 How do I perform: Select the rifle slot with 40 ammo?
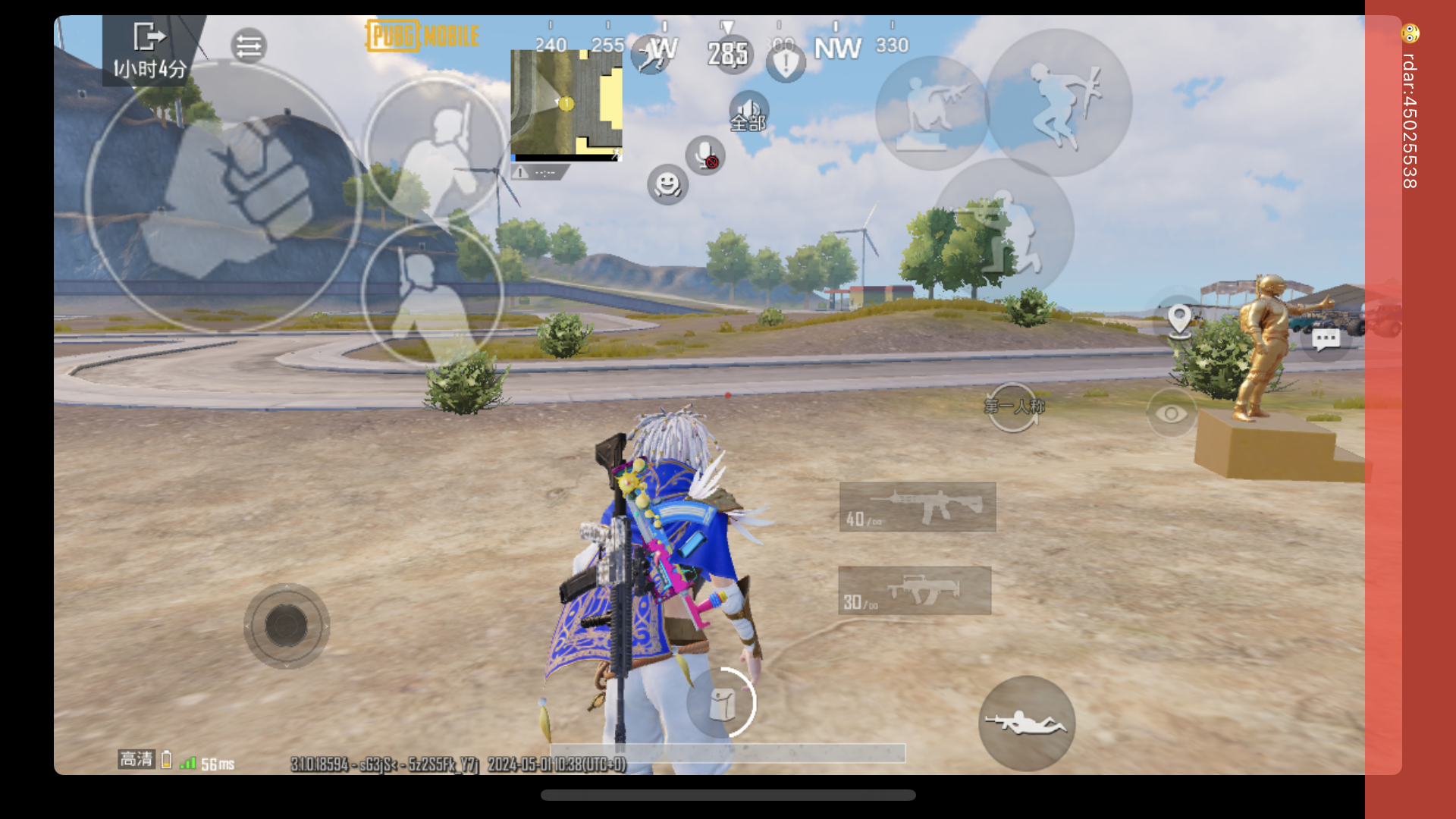[918, 507]
